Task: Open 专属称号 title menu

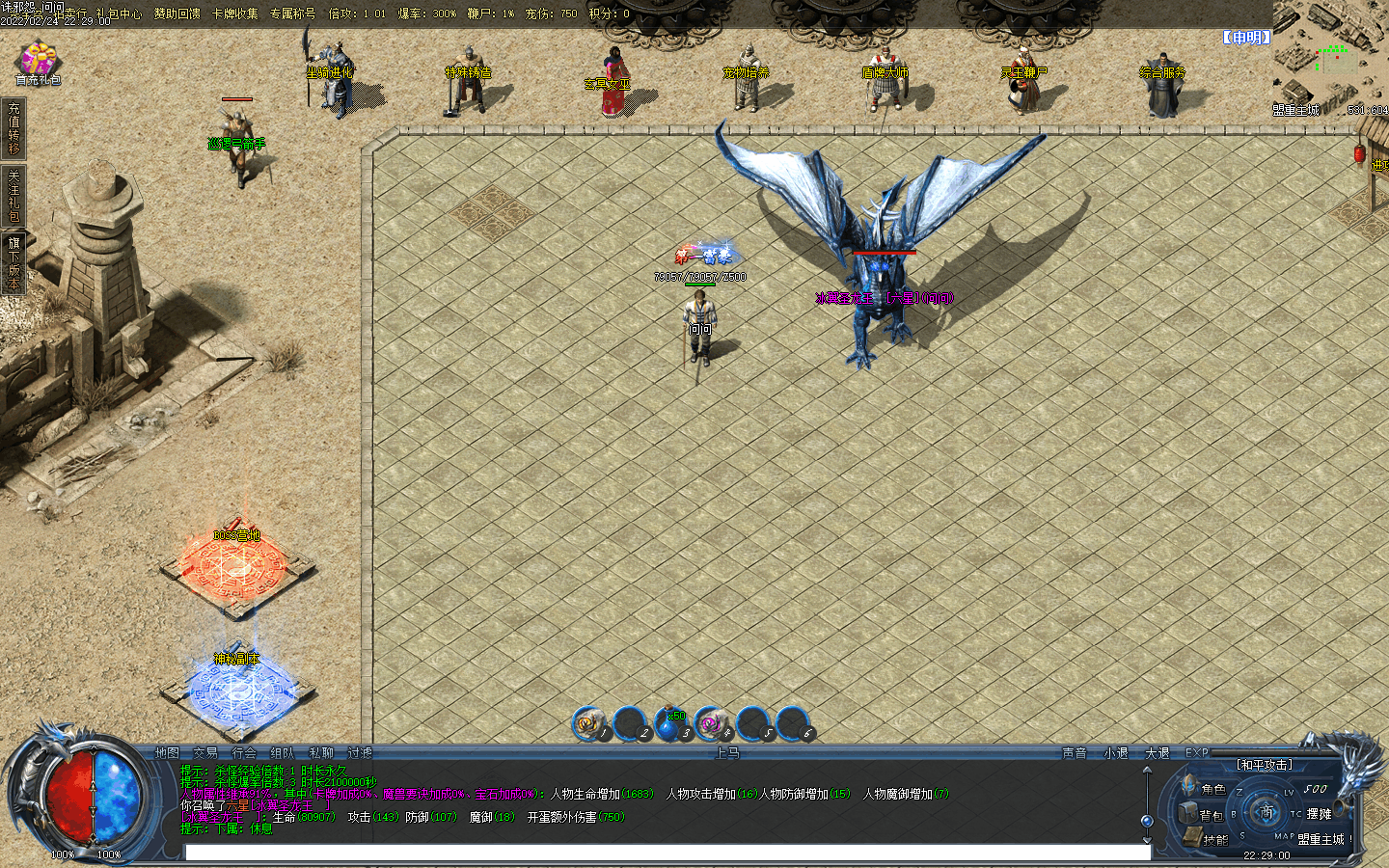Action: [x=293, y=14]
